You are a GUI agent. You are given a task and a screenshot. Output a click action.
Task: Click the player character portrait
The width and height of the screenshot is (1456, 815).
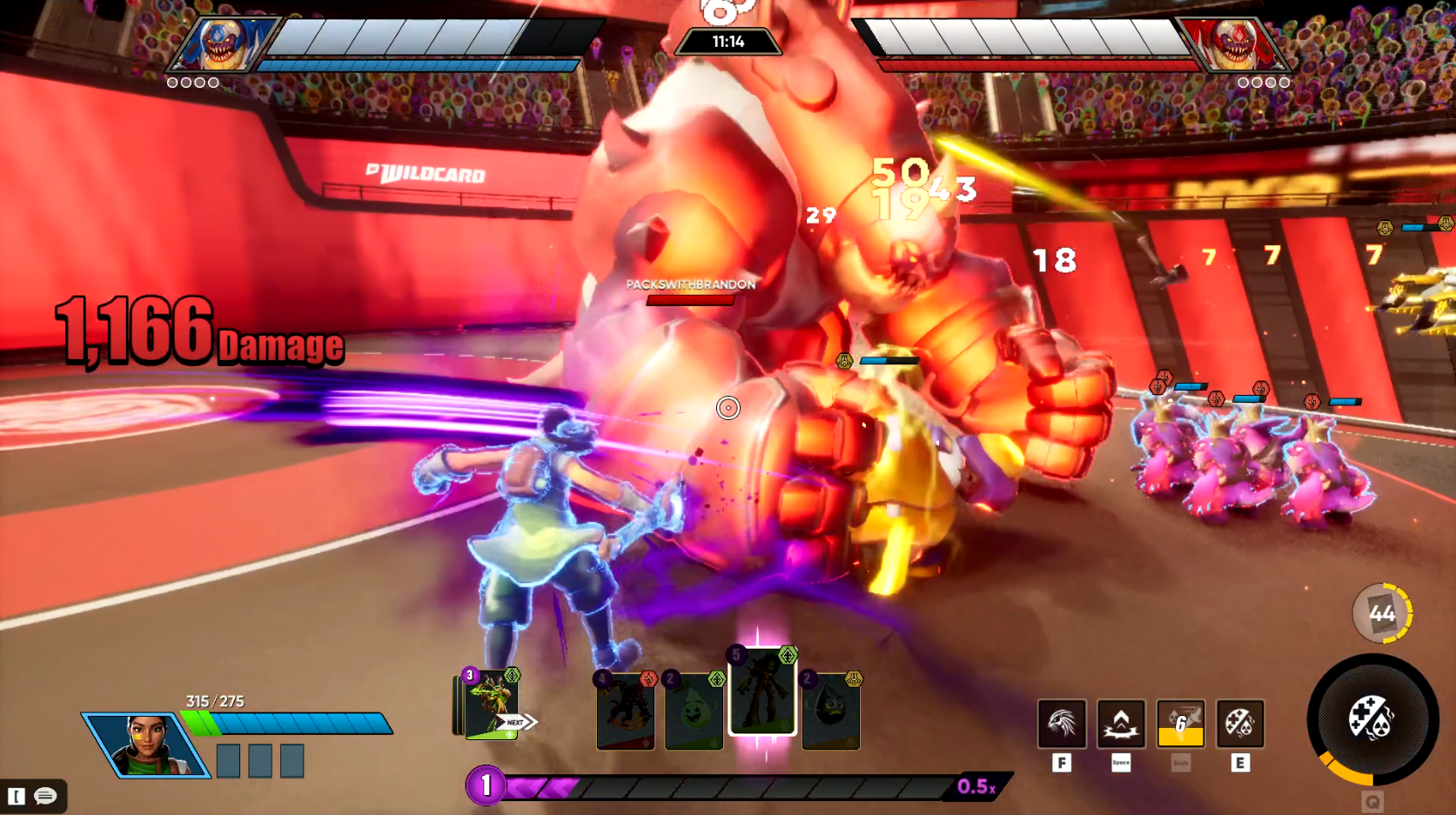point(145,745)
